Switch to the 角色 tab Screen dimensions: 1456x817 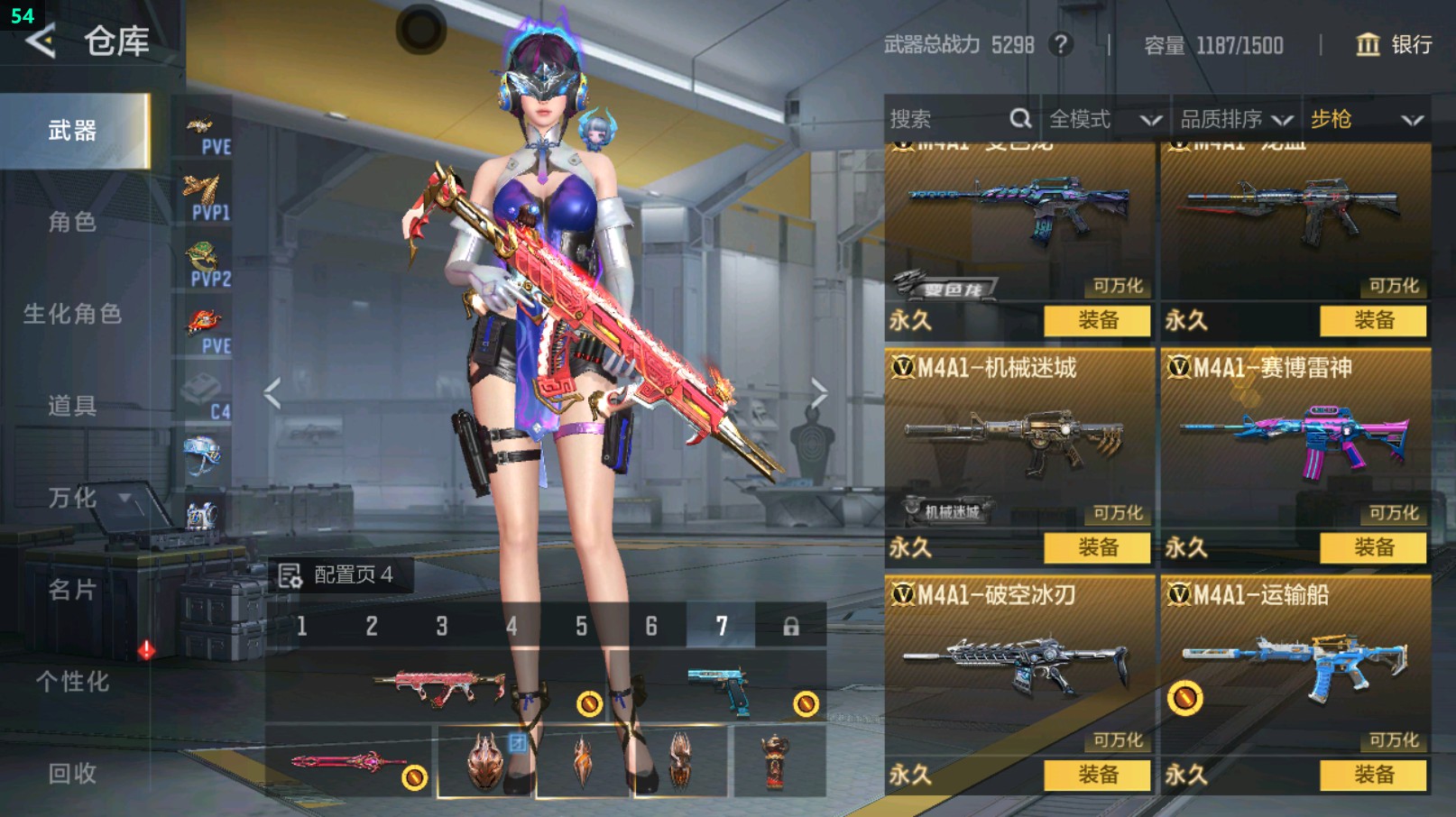coord(72,222)
